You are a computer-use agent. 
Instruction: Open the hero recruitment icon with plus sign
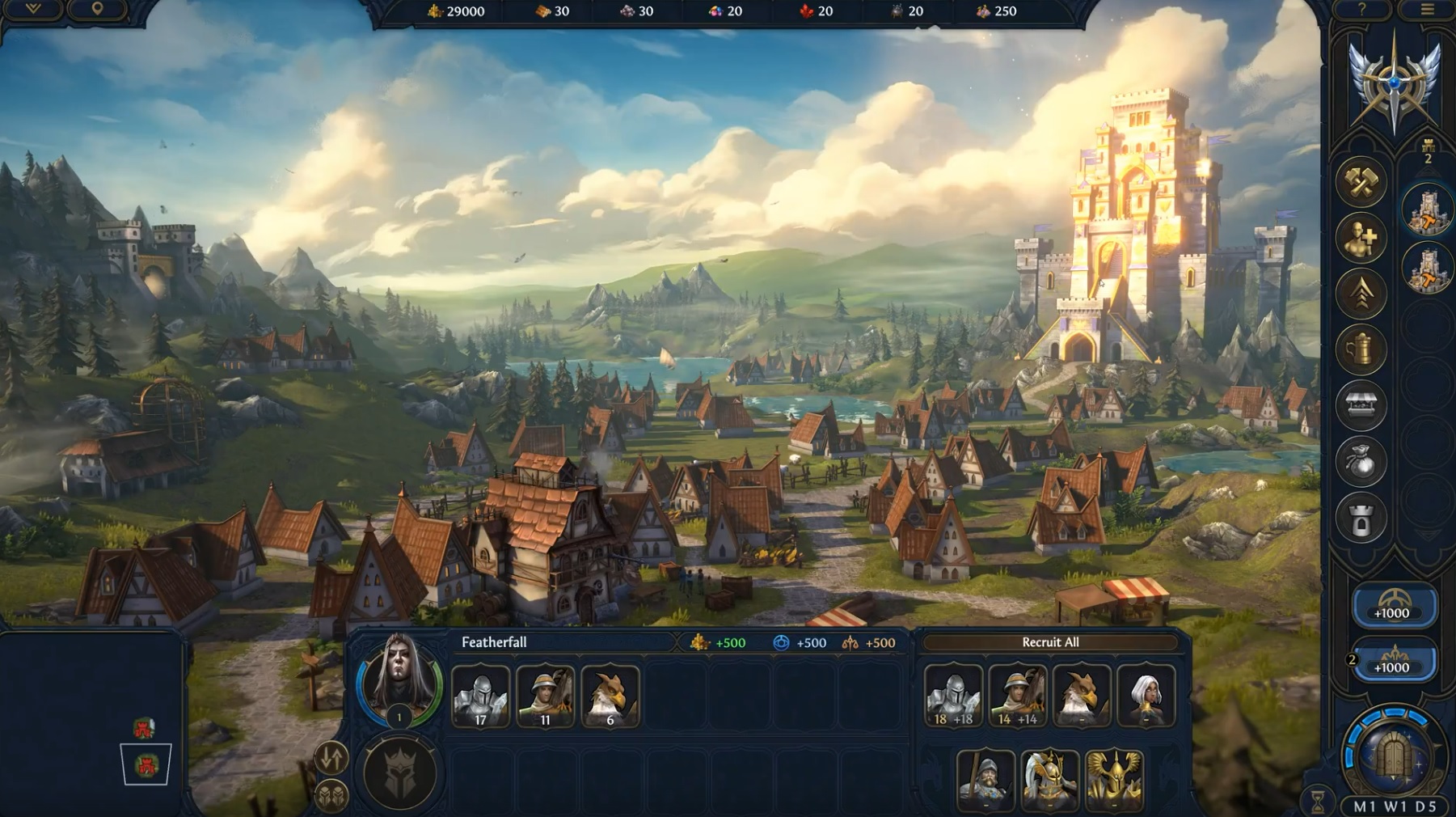point(1361,239)
